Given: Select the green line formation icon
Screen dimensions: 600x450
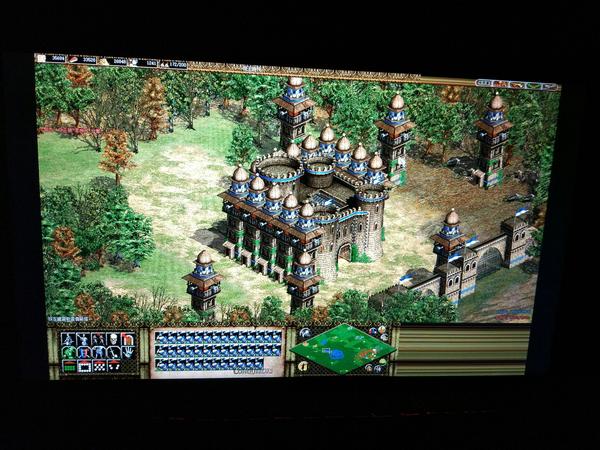Looking at the screenshot, I should pos(70,367).
